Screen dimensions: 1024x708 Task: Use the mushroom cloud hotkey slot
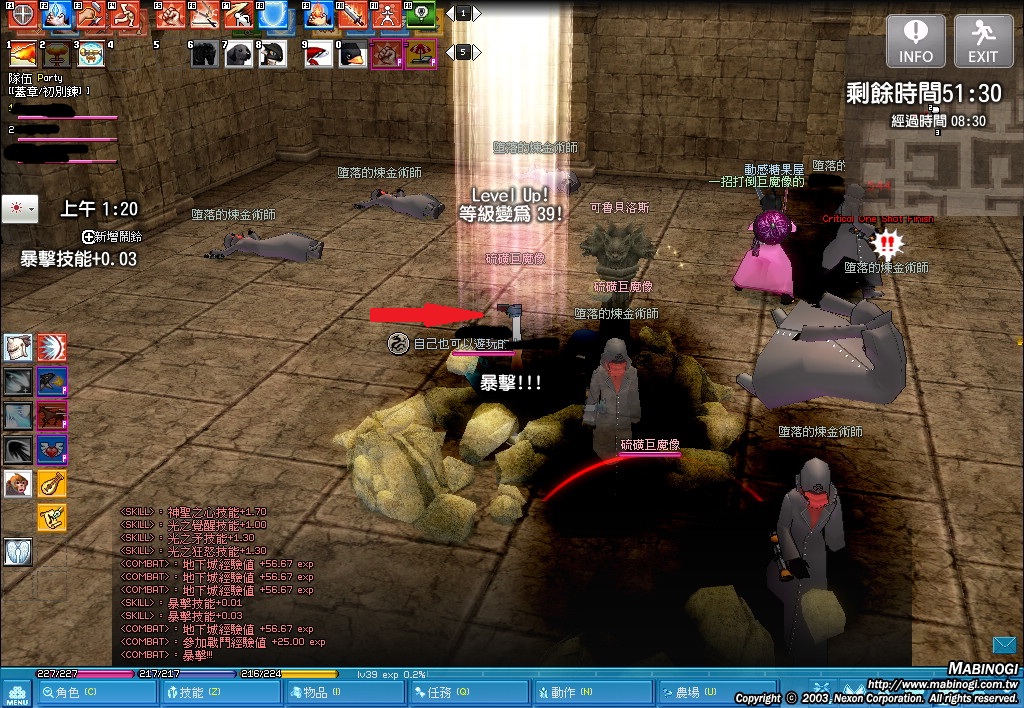pos(58,54)
